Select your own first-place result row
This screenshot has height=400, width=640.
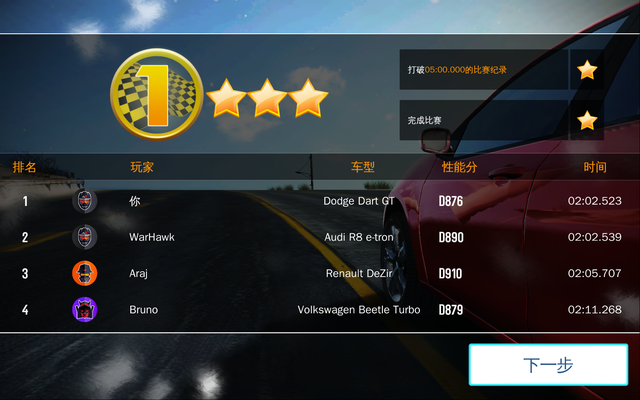click(320, 201)
